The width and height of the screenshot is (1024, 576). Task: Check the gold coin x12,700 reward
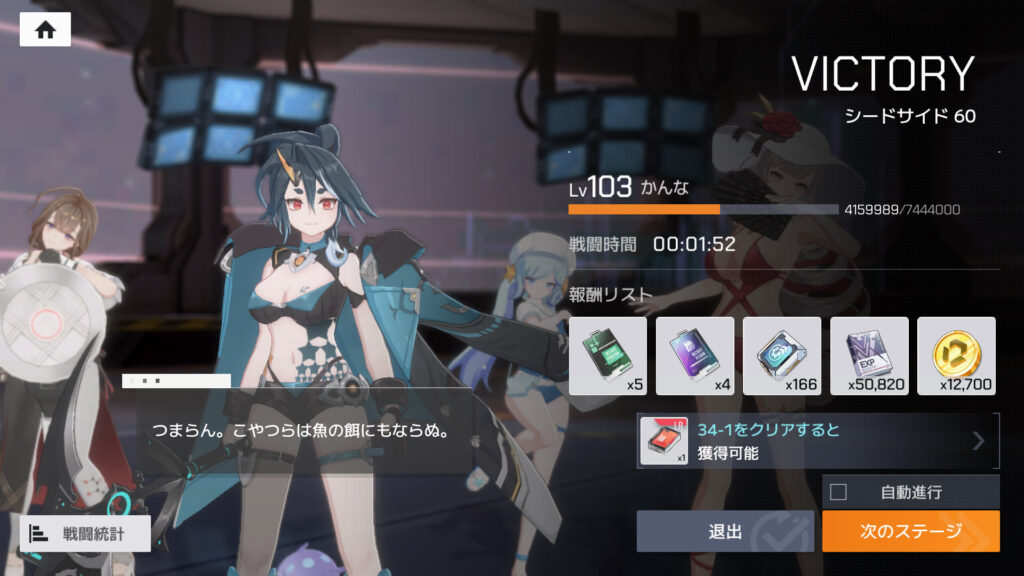(x=955, y=355)
